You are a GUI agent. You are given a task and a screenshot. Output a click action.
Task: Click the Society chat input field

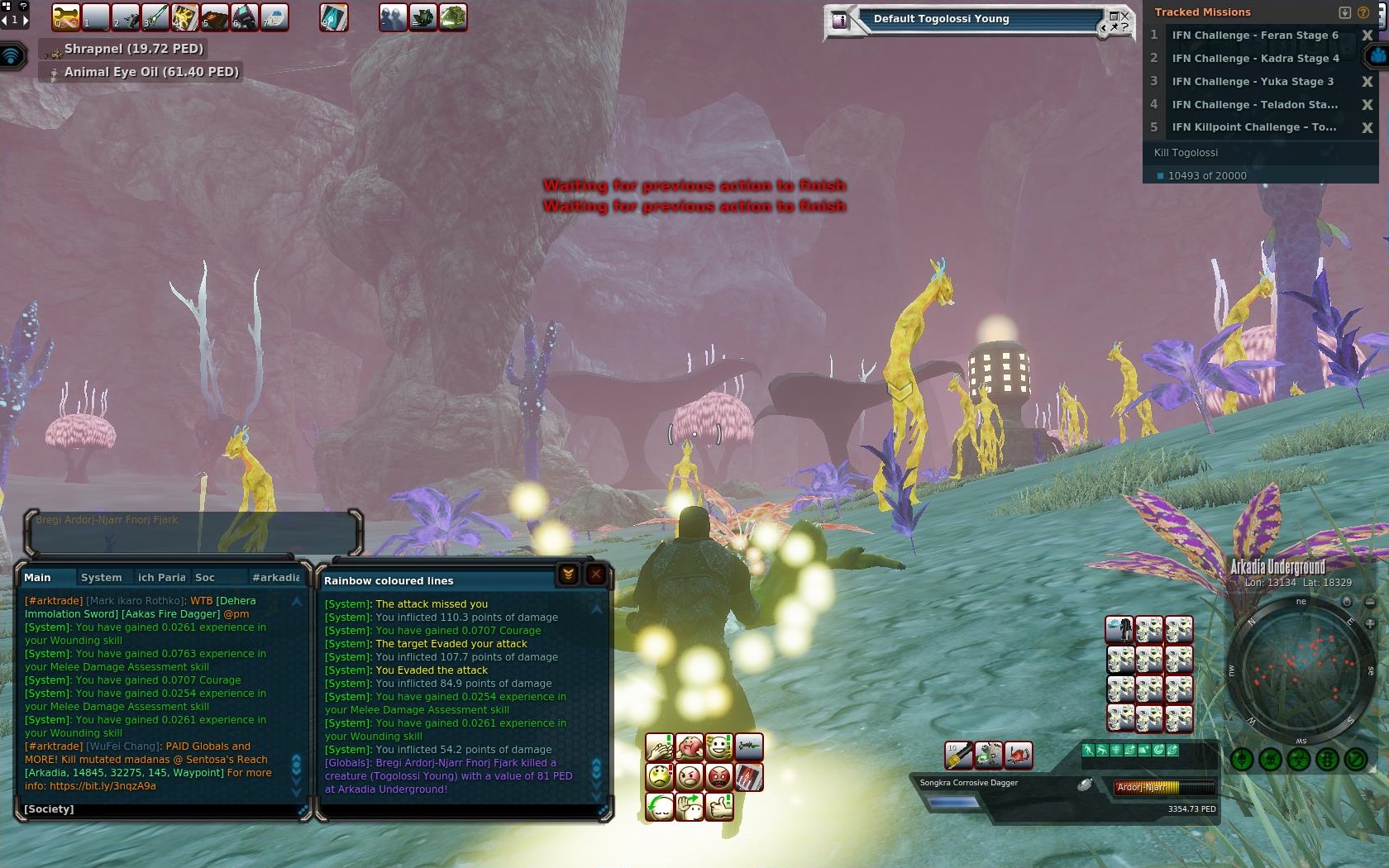pyautogui.click(x=157, y=809)
